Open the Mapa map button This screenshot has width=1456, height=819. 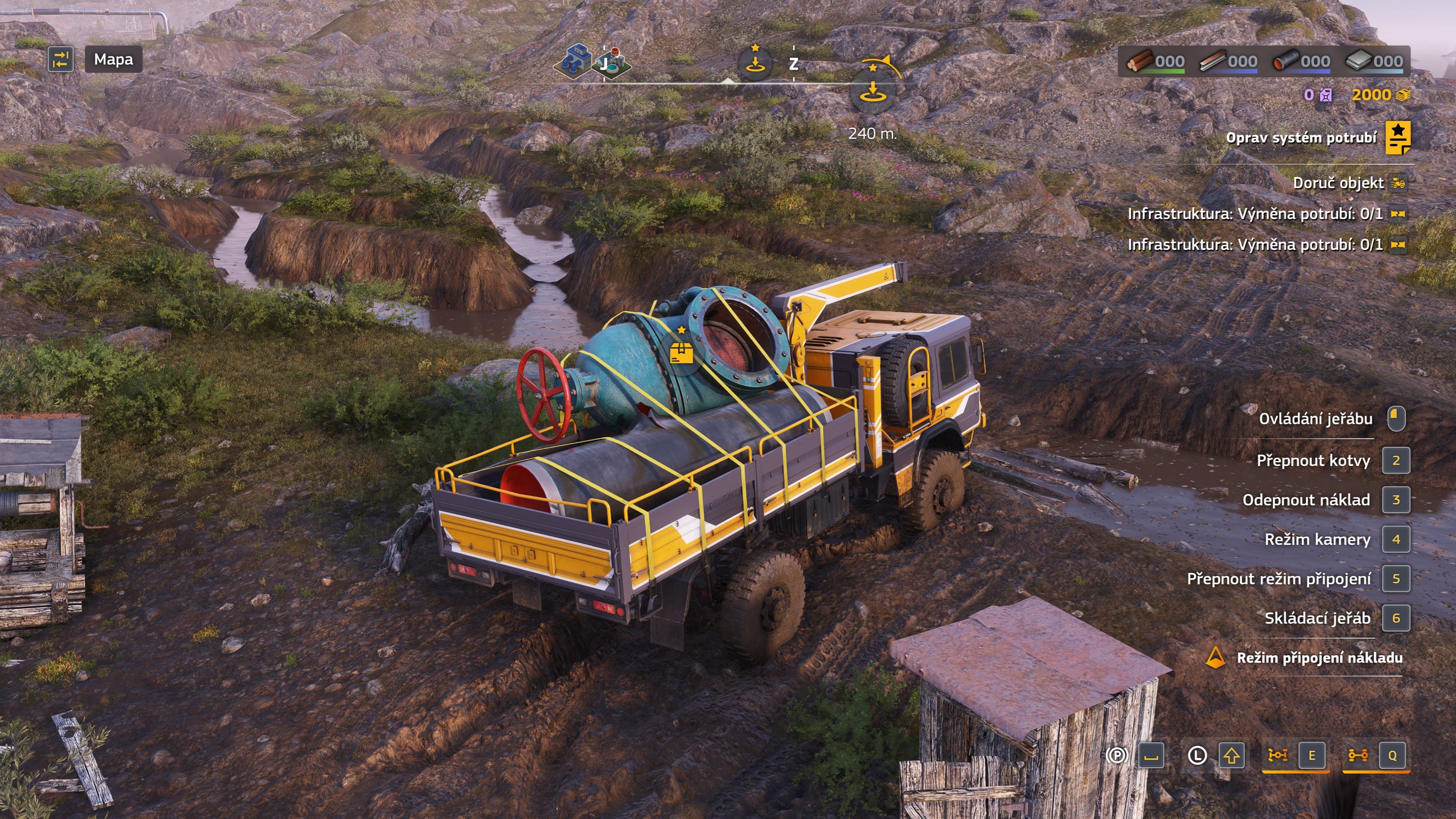coord(113,60)
